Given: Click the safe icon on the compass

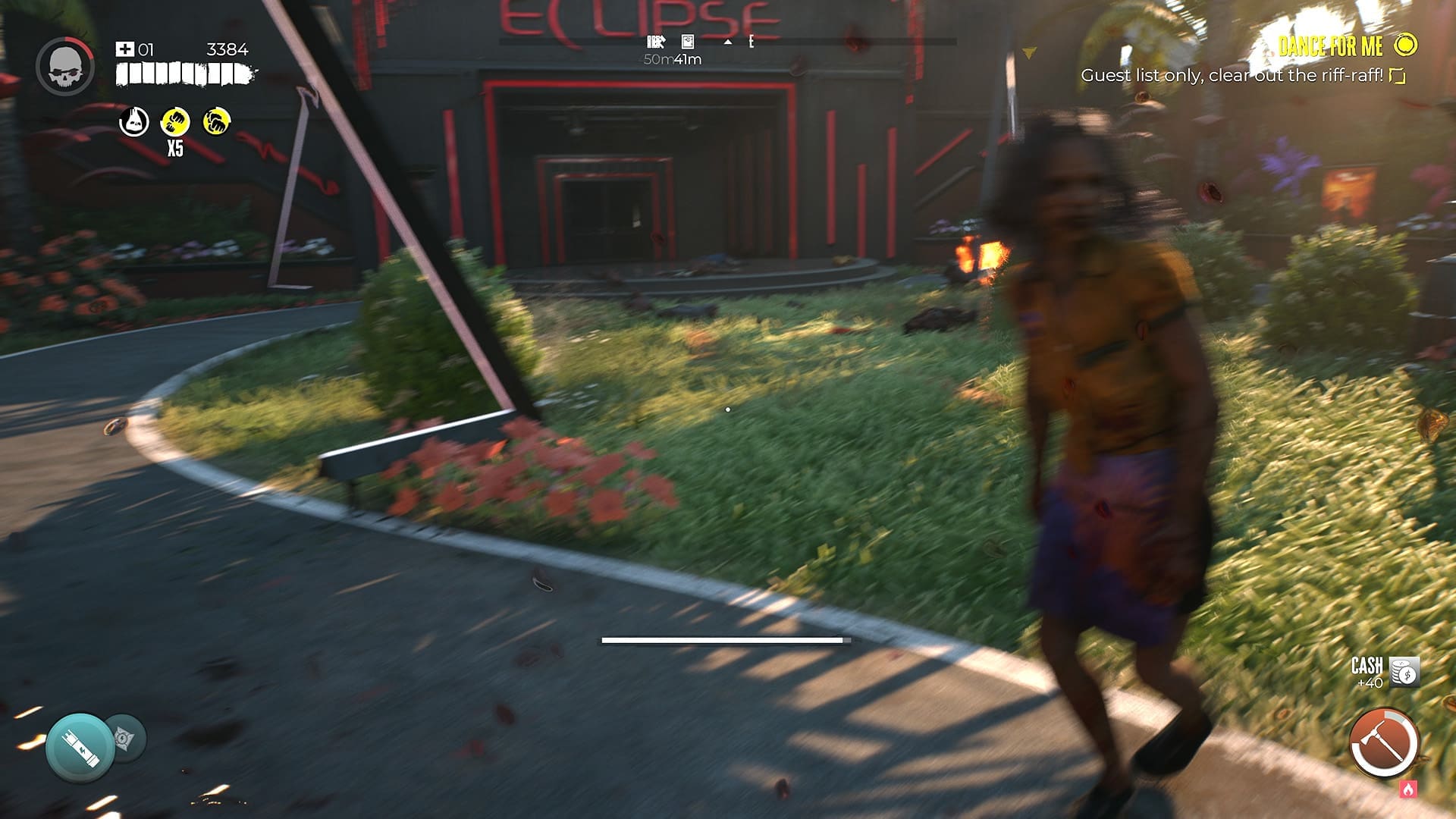Looking at the screenshot, I should (686, 42).
